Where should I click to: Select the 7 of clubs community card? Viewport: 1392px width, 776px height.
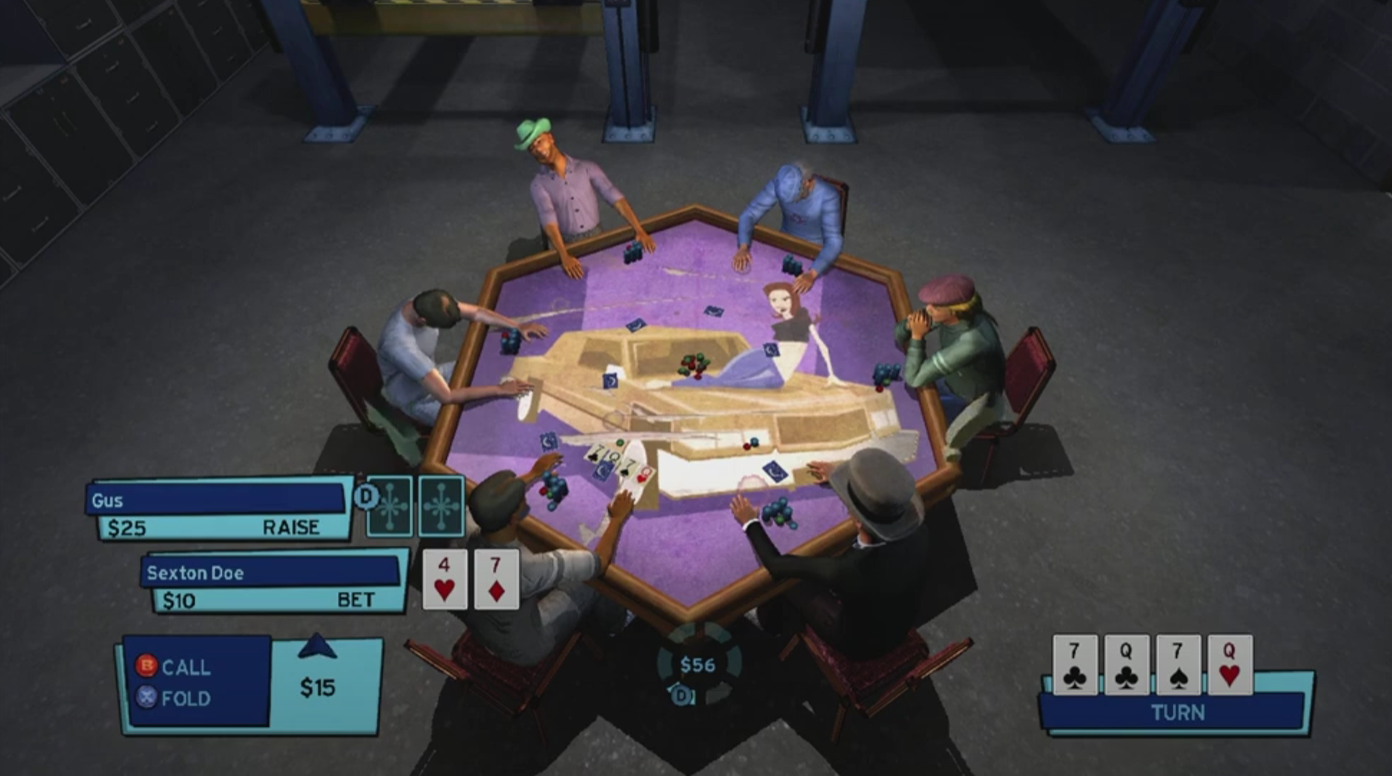(x=1076, y=664)
